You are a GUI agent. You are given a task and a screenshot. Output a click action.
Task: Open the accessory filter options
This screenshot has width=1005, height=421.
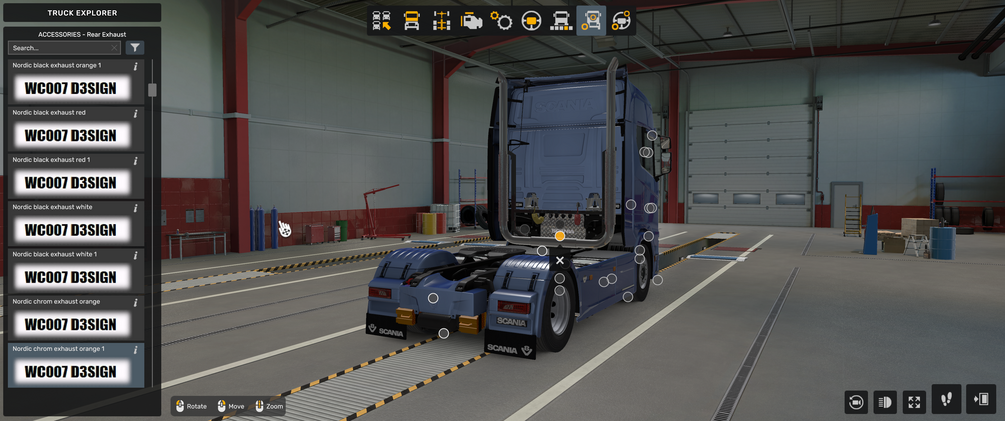click(135, 48)
